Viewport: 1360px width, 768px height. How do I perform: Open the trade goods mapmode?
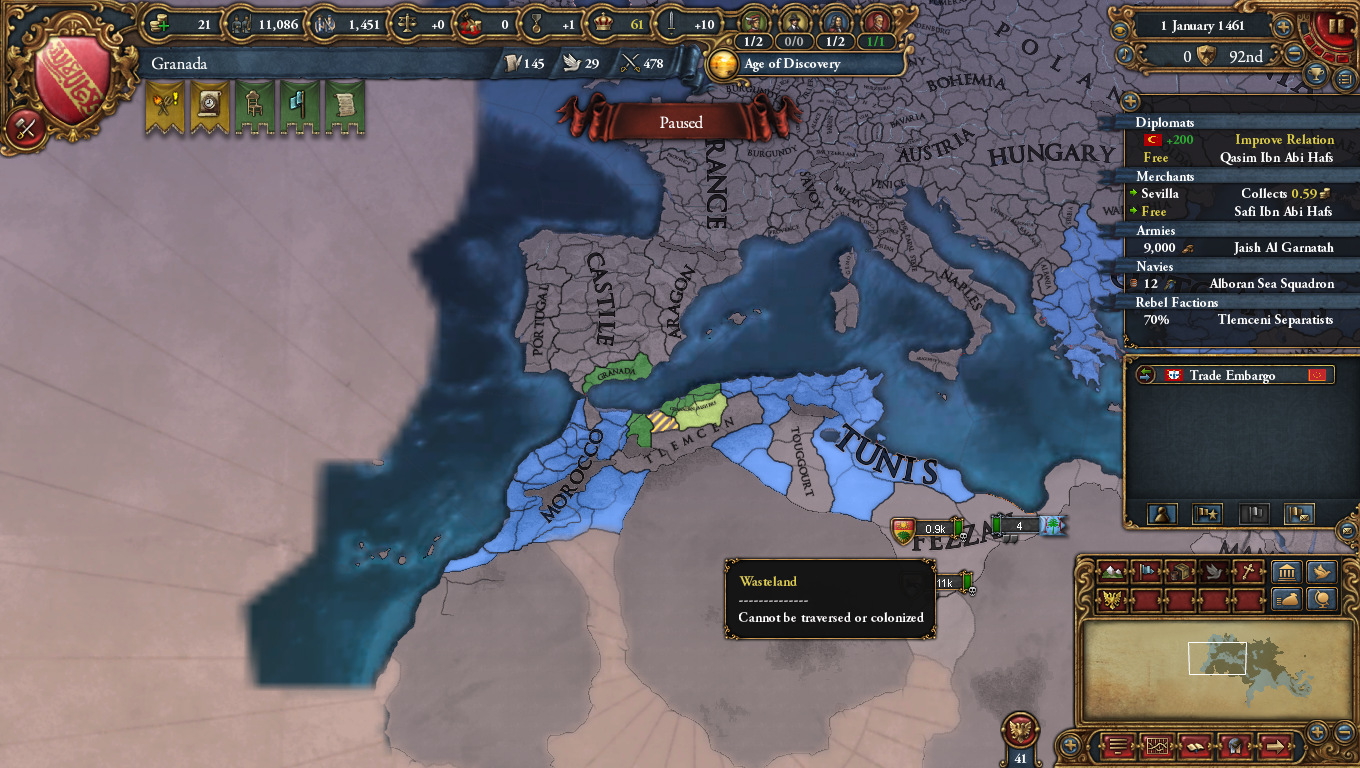tap(1180, 572)
